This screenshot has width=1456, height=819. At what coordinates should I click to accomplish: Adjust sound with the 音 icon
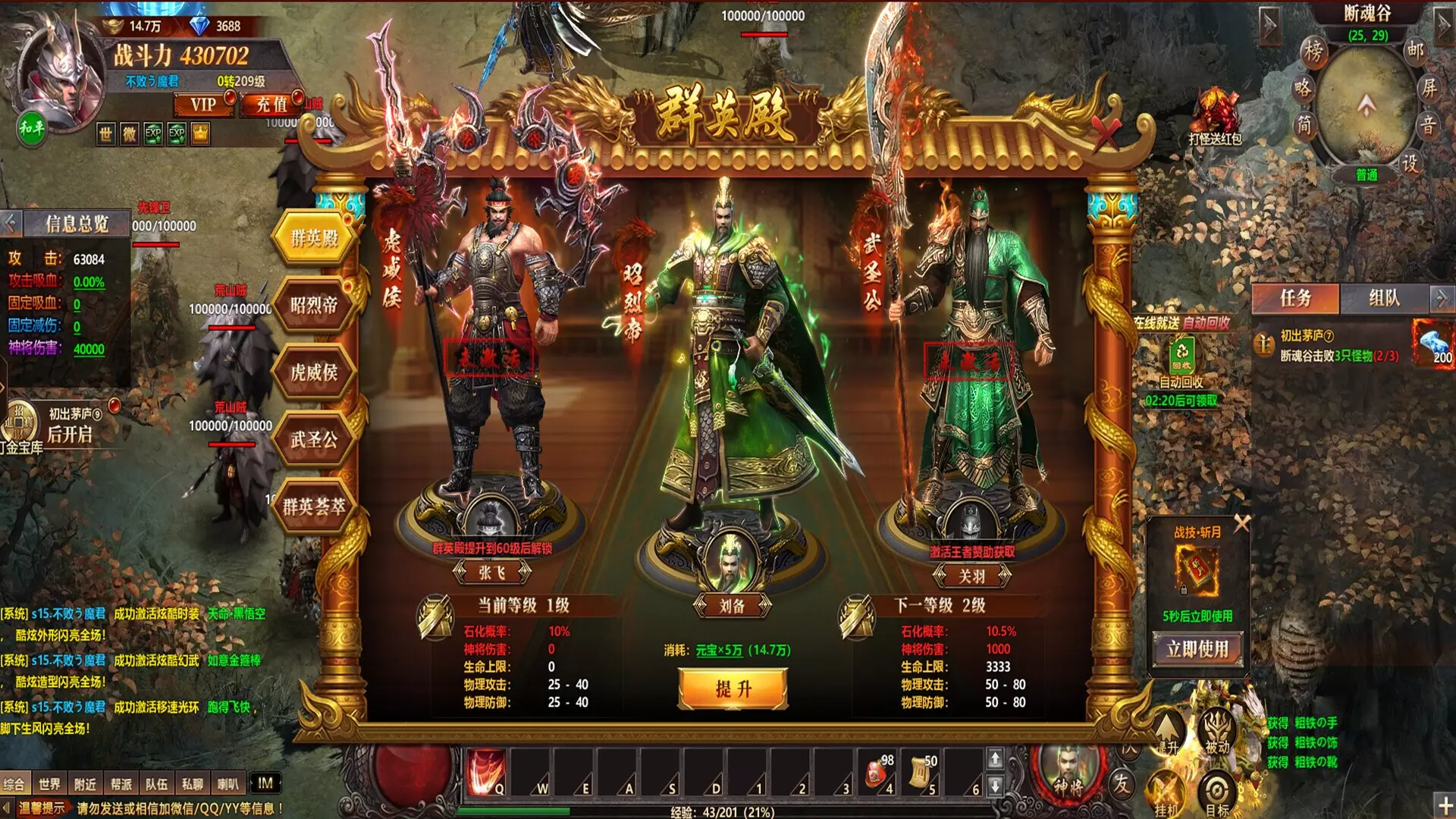(x=1428, y=124)
